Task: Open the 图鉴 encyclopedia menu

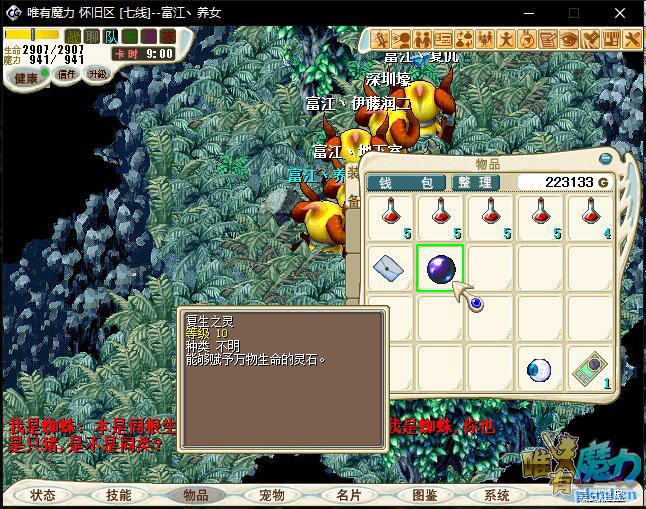Action: (x=424, y=495)
